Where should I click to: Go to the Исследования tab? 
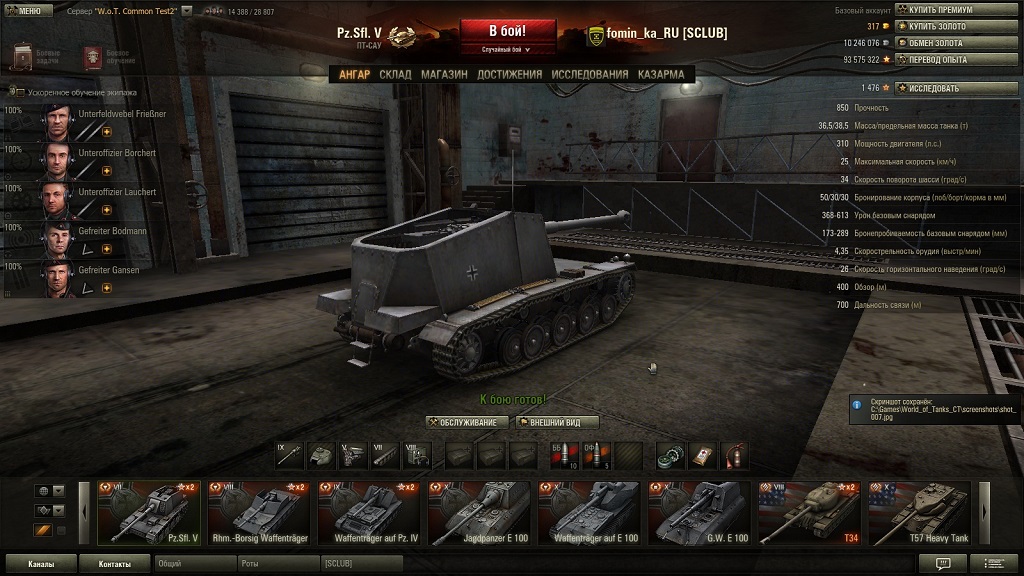point(590,74)
